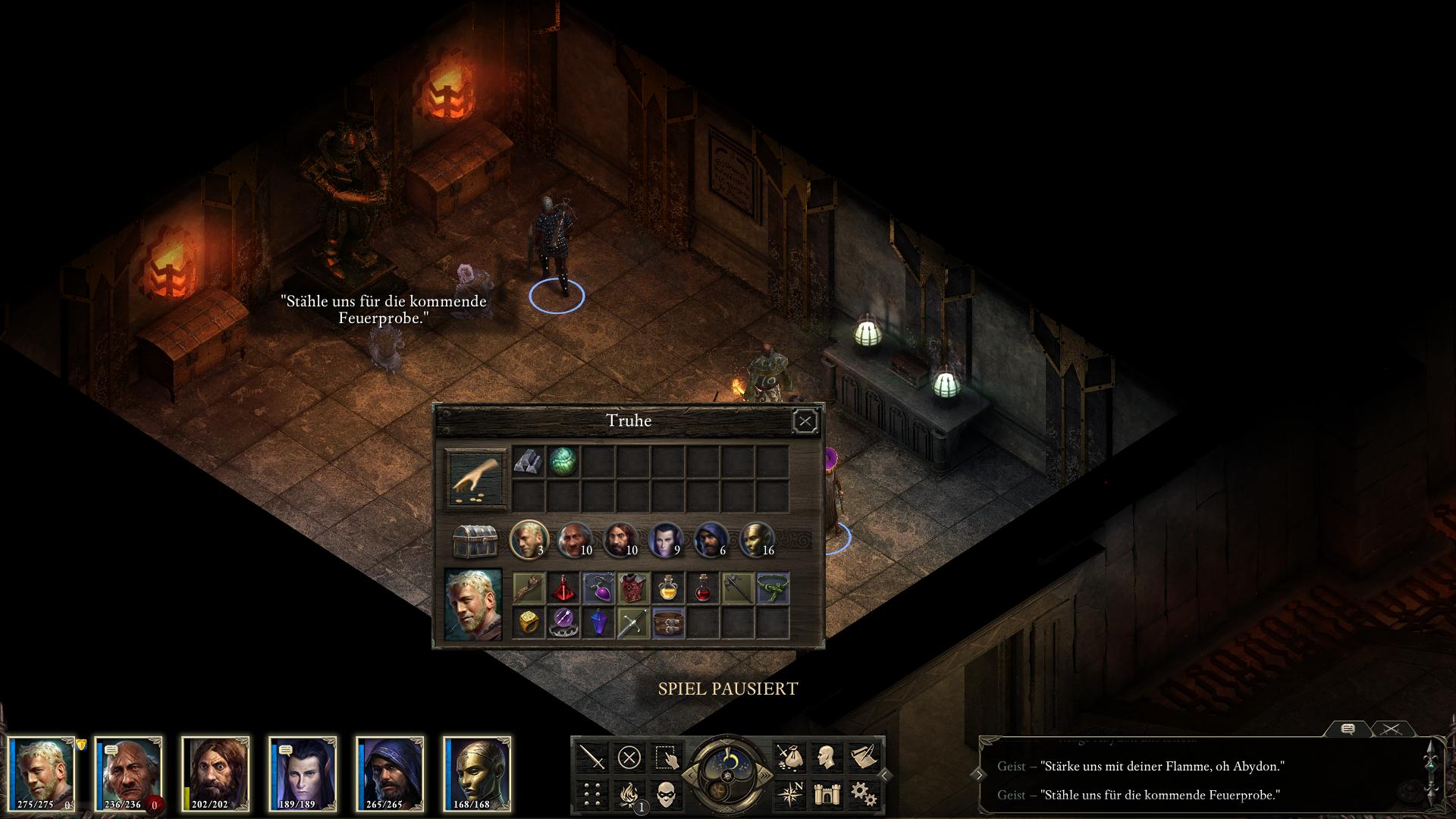Pick up the silver ingots from the chest
Image resolution: width=1456 pixels, height=819 pixels.
(528, 461)
